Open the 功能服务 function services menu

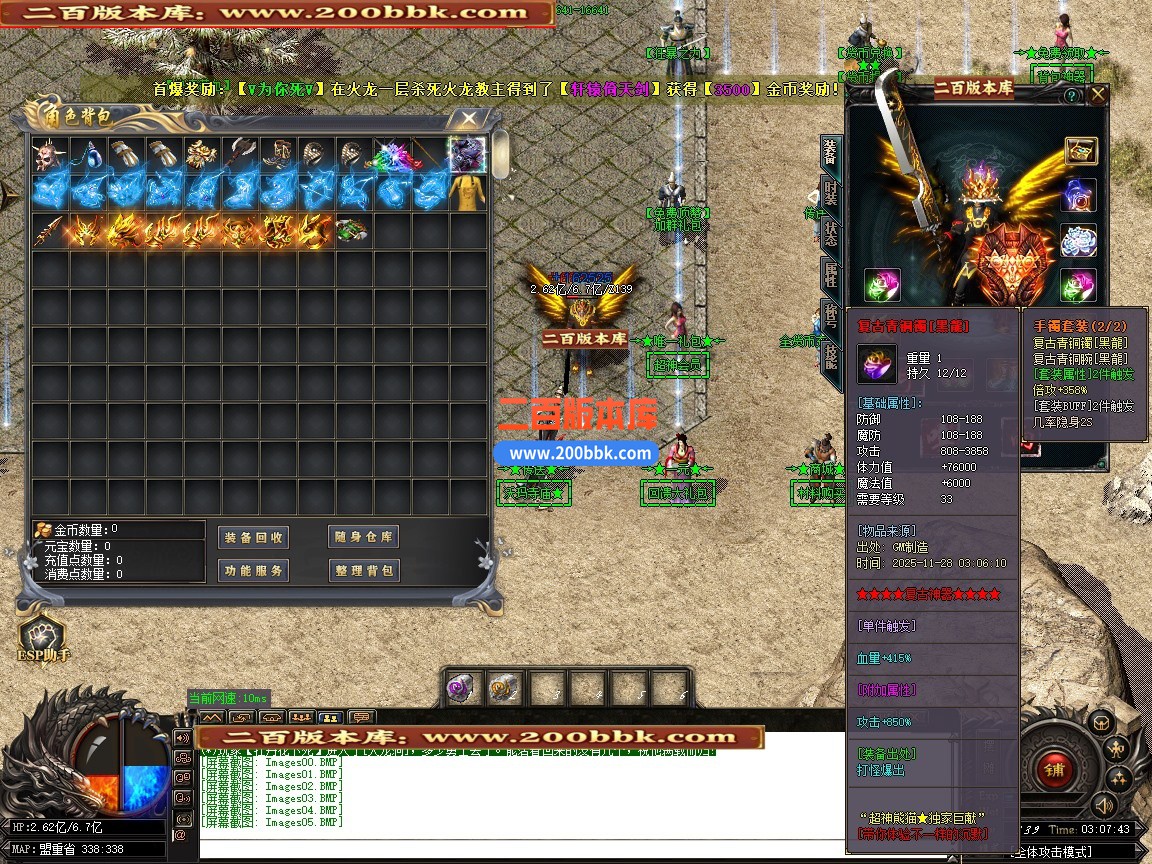[253, 570]
